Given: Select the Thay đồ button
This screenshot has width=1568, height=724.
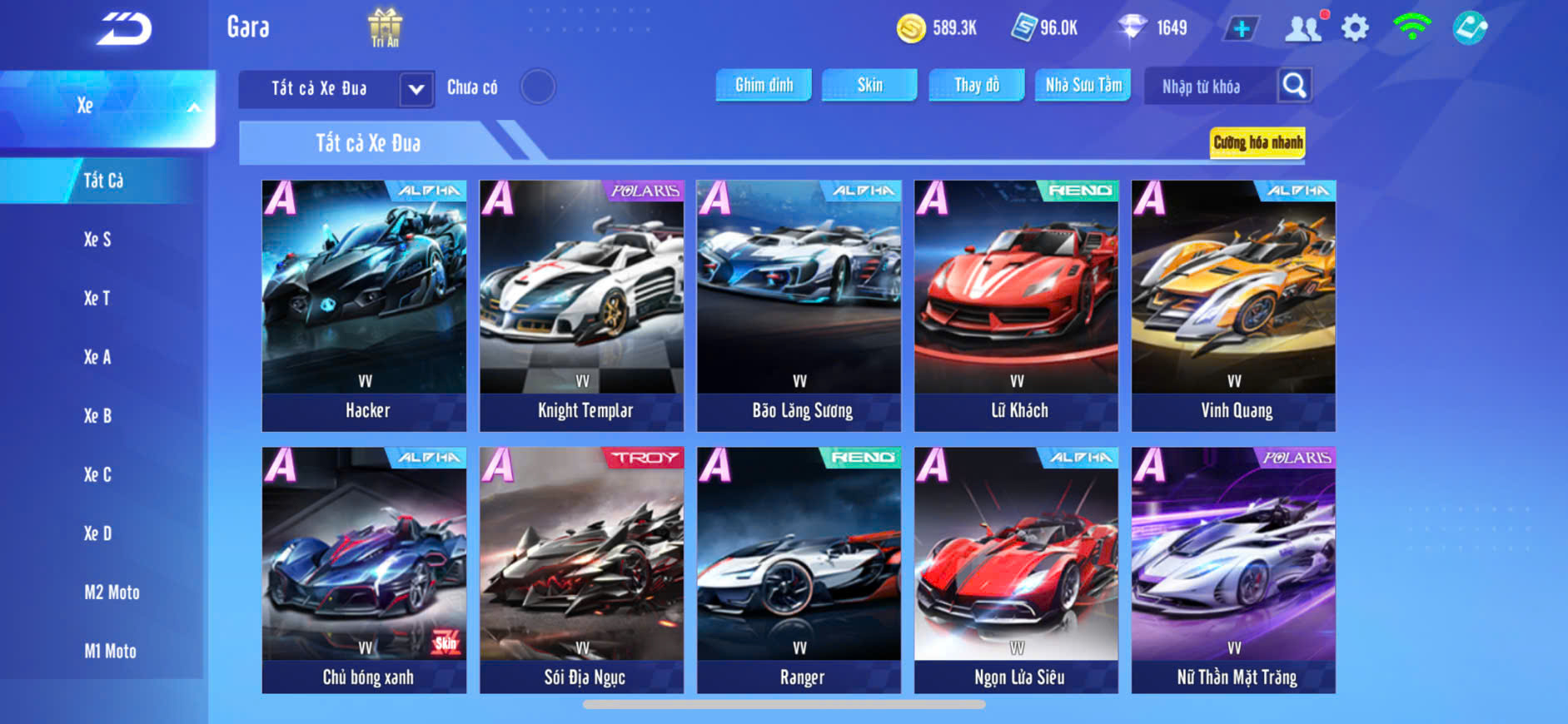Looking at the screenshot, I should click(976, 85).
